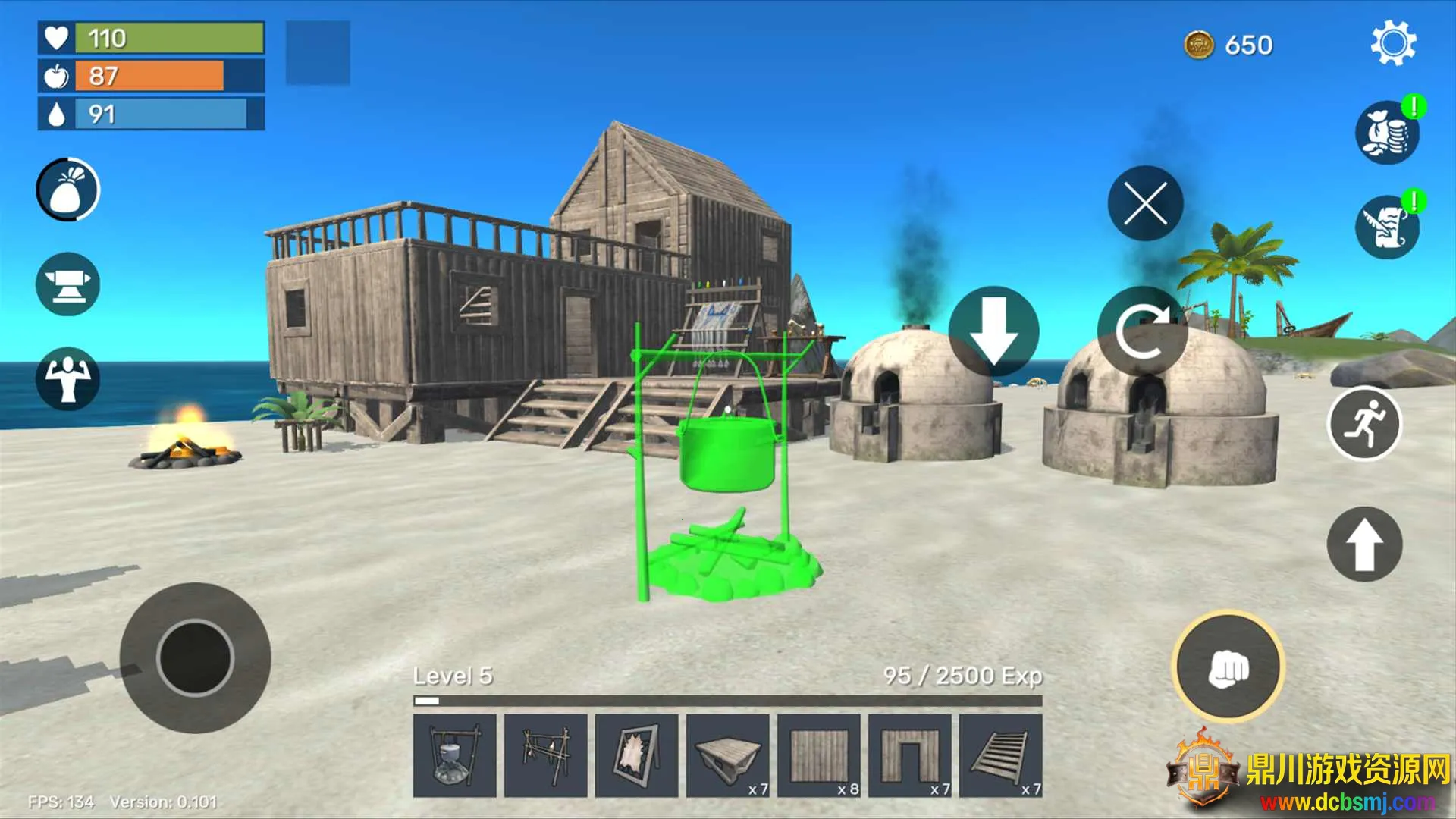The width and height of the screenshot is (1456, 819).
Task: Pick the wooden doorway slot
Action: click(x=910, y=755)
